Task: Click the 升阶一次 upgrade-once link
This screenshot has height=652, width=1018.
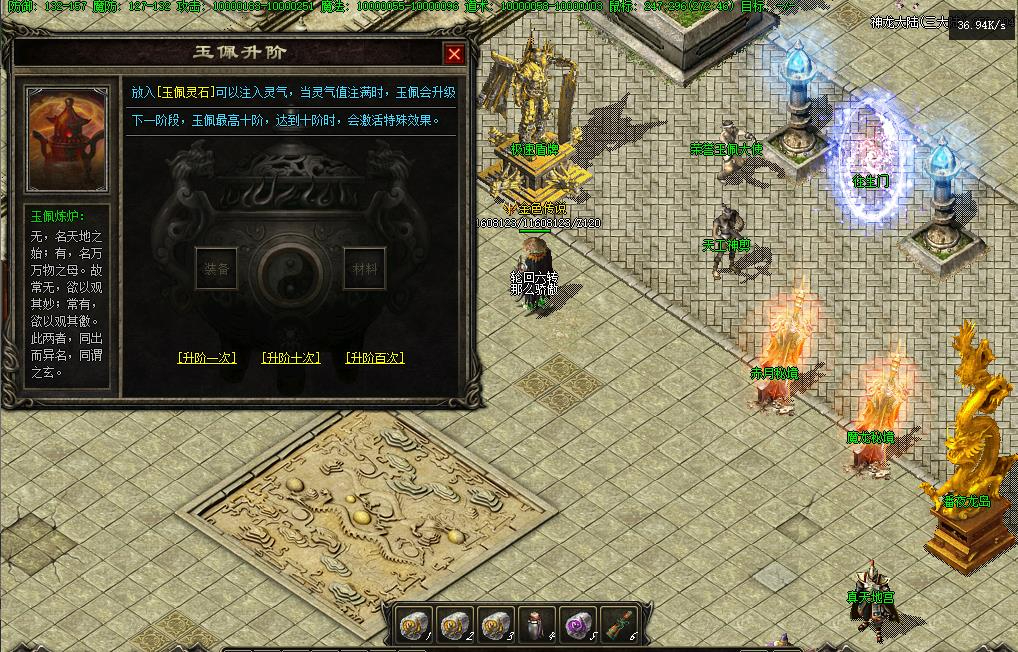Action: (207, 357)
